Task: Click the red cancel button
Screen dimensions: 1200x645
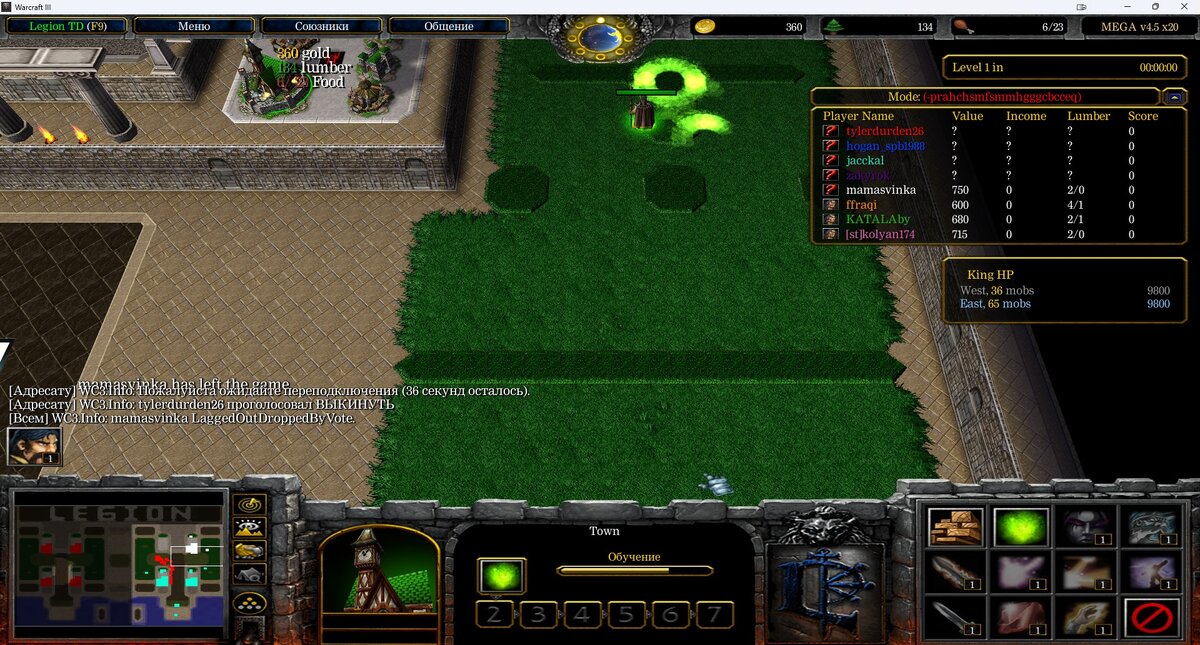Action: point(1151,617)
